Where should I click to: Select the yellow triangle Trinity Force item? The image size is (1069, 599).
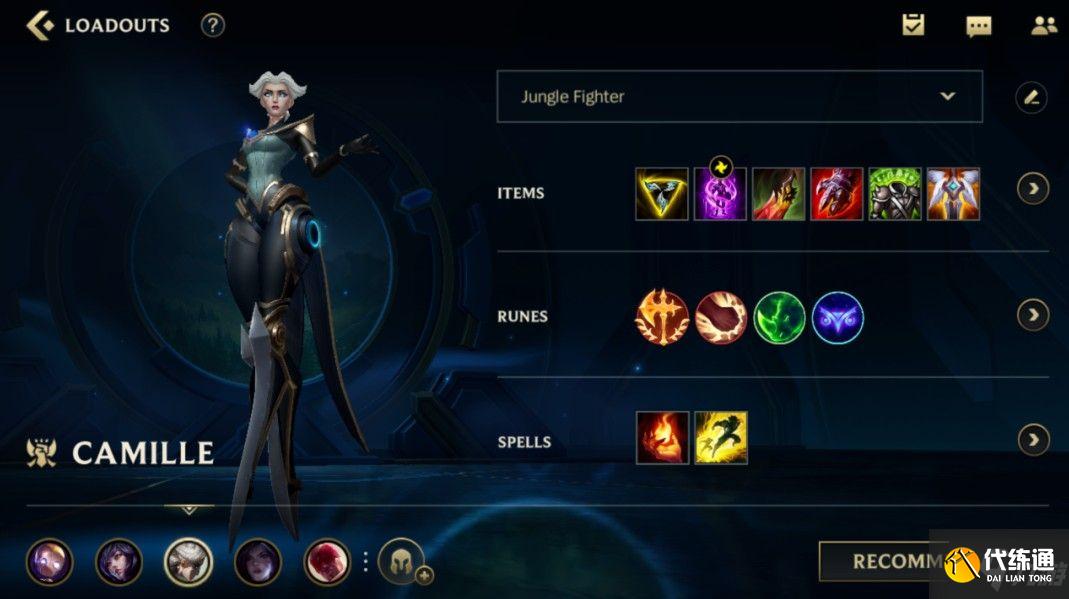point(662,194)
